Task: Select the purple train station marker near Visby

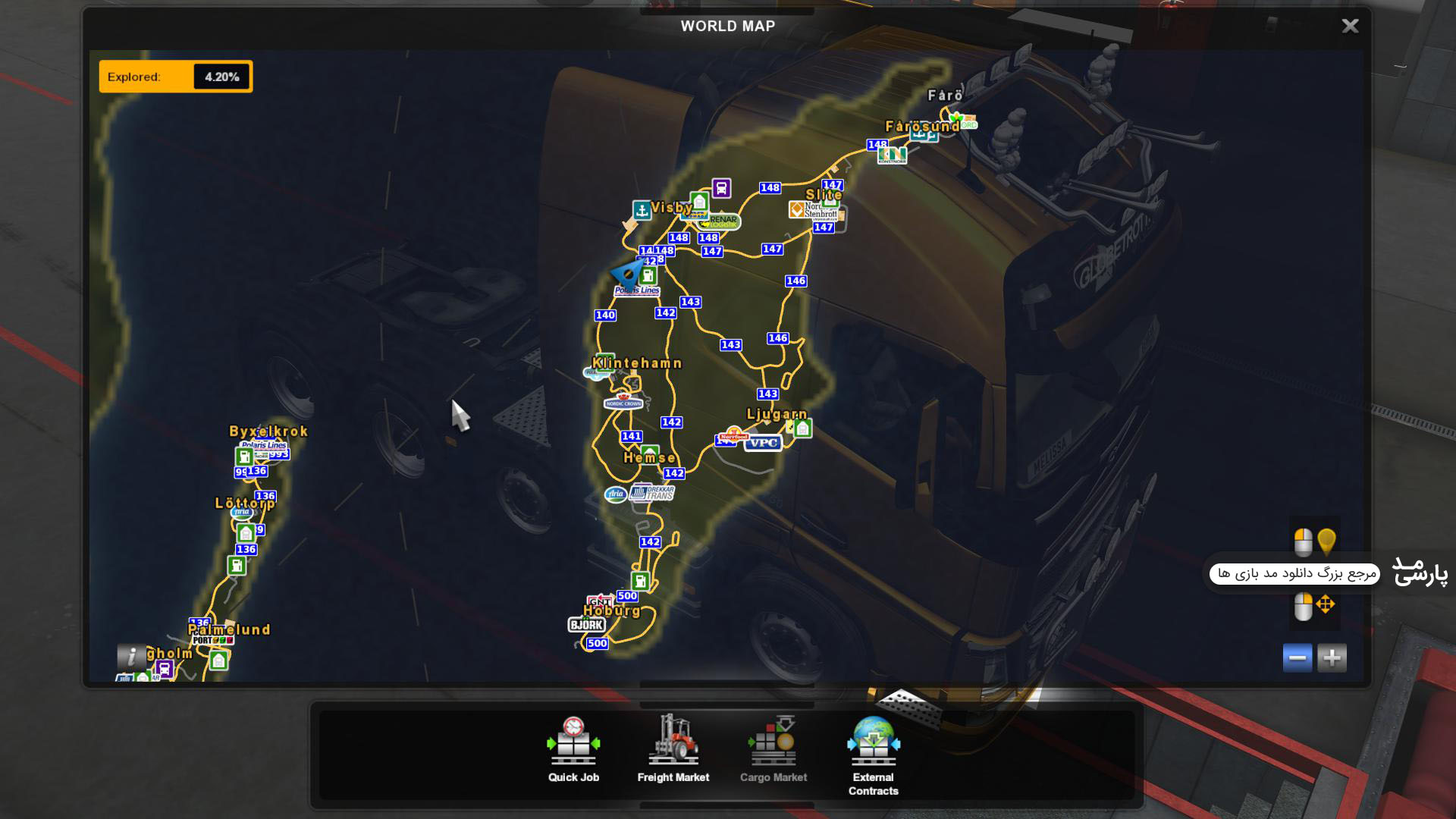Action: click(721, 187)
